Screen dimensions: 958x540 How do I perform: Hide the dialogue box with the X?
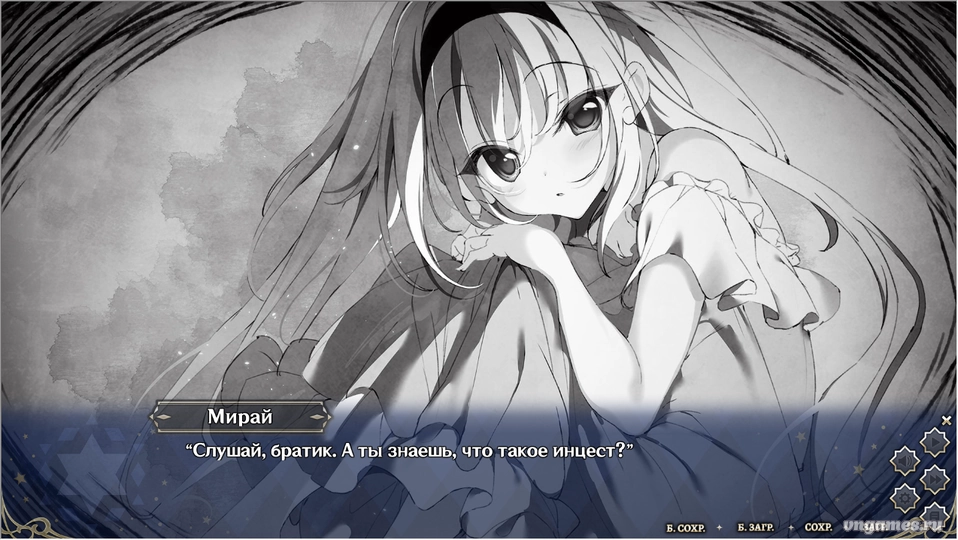(946, 421)
